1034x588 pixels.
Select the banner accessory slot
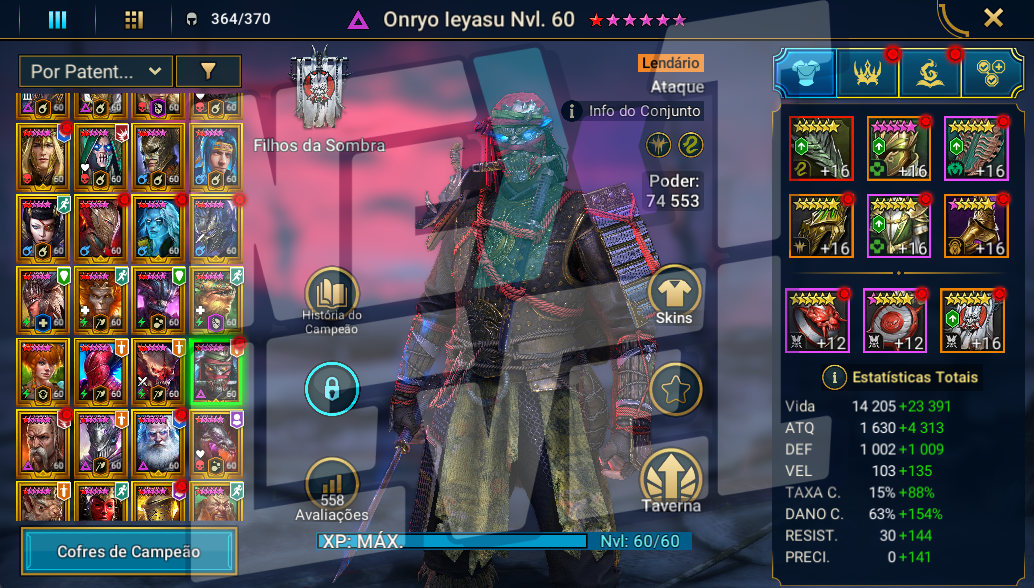[972, 319]
